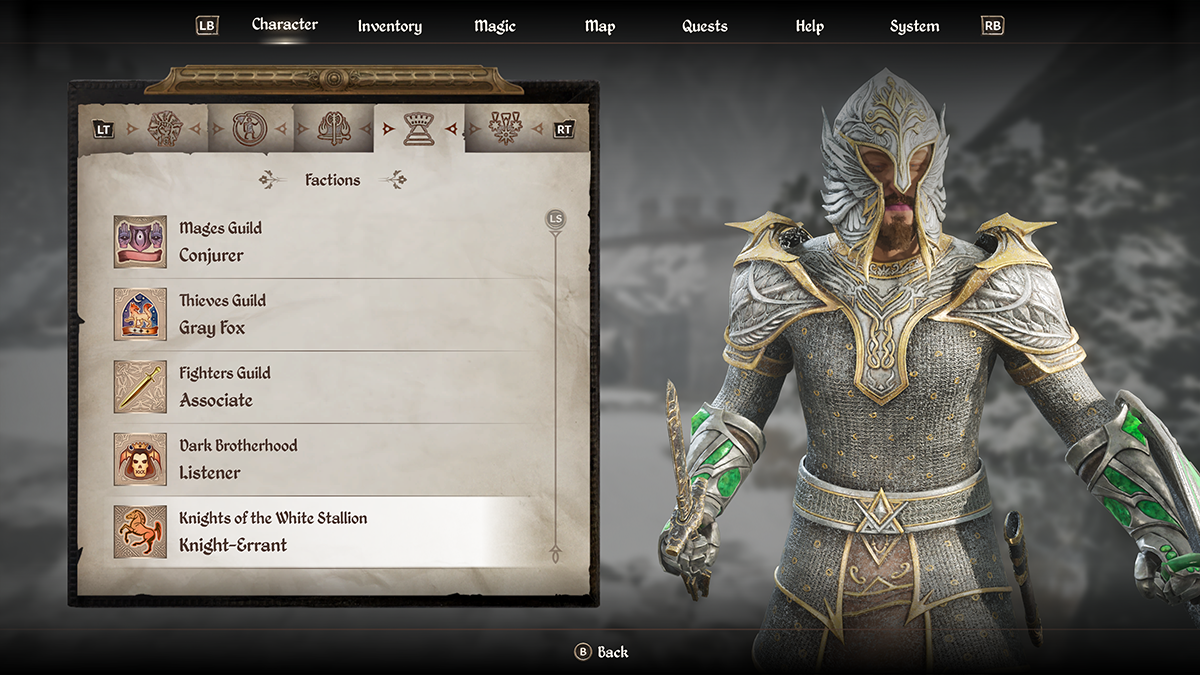Select the Fighters Guild Associate row

[330, 387]
